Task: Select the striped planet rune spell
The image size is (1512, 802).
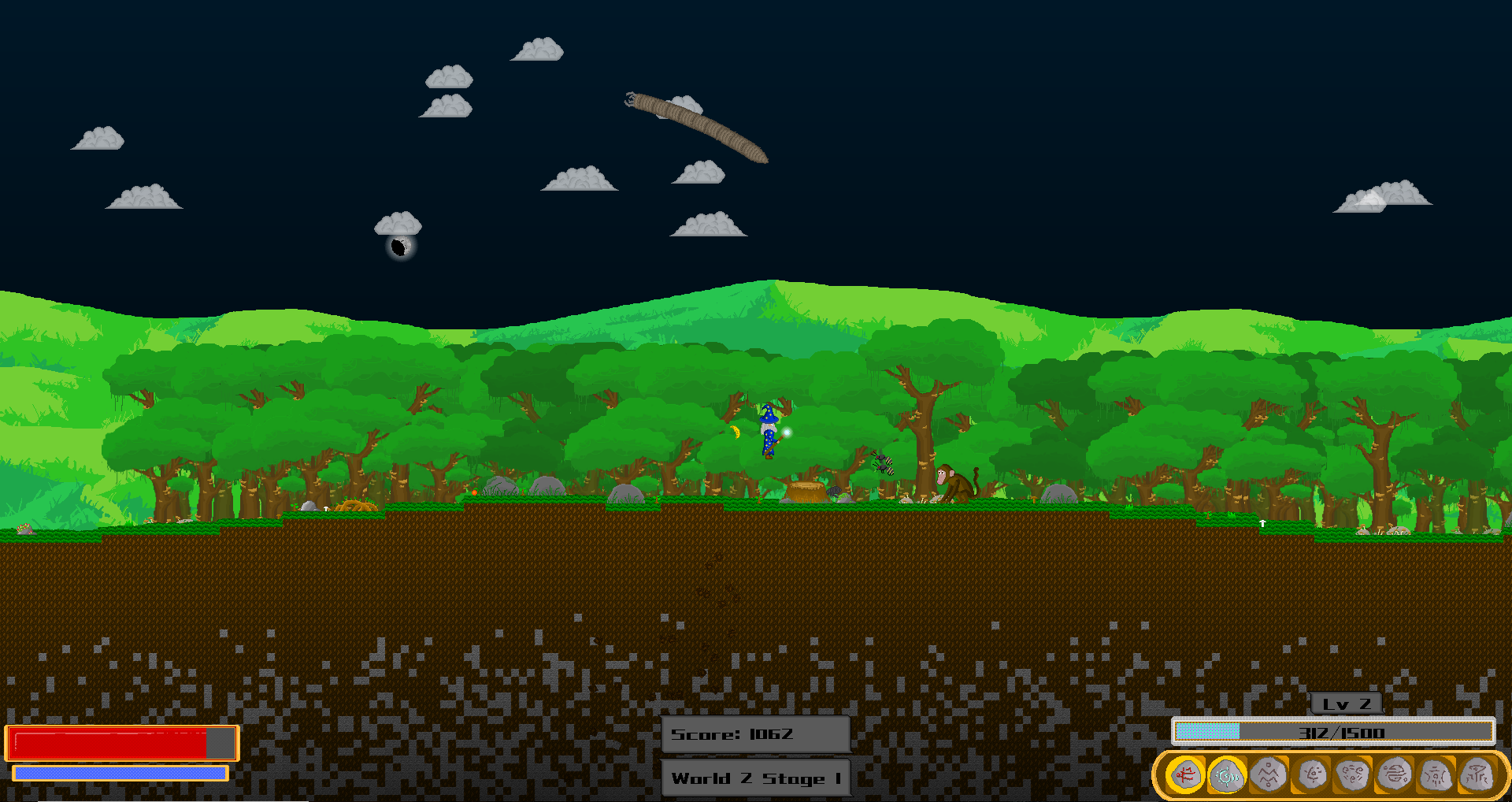Action: pyautogui.click(x=1395, y=774)
